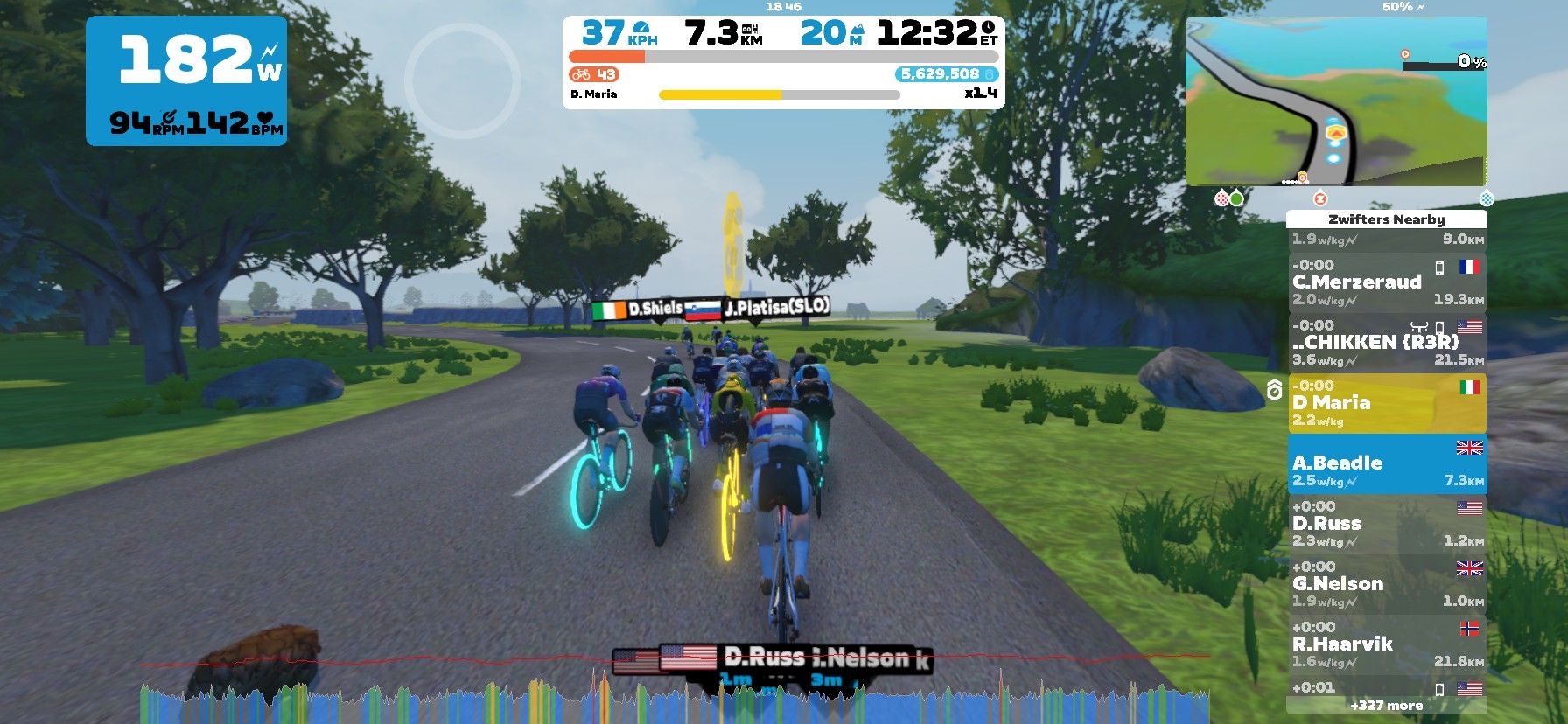Click the Zwifters Nearby panel header
The width and height of the screenshot is (1568, 724).
[x=1388, y=219]
